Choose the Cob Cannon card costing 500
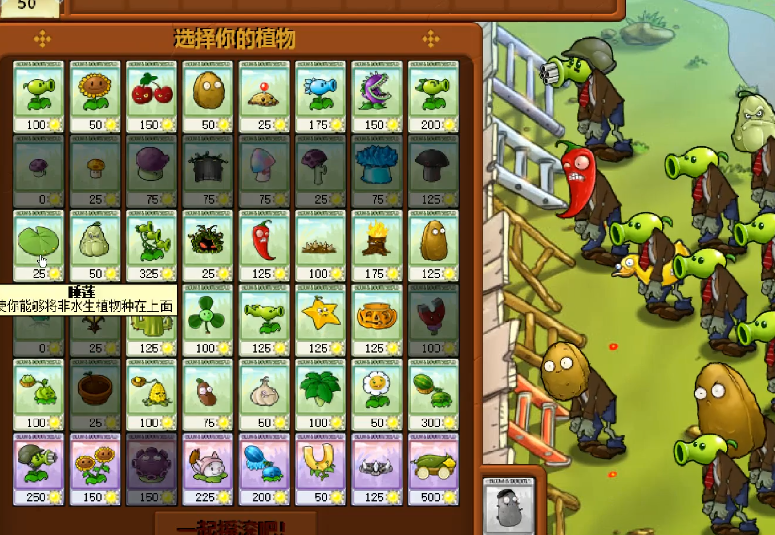 pyautogui.click(x=431, y=468)
